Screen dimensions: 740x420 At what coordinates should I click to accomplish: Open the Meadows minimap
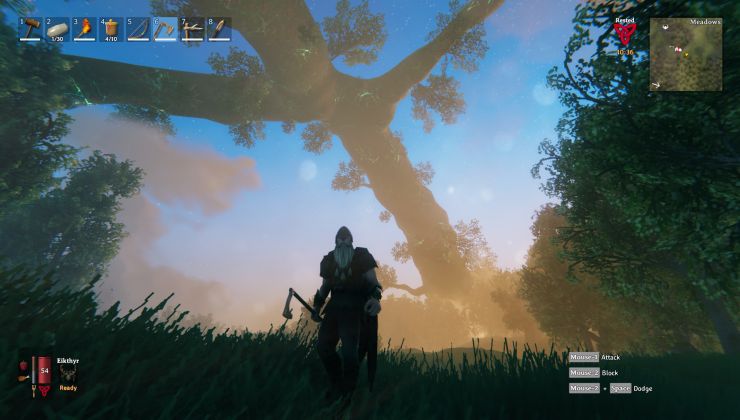[x=685, y=55]
